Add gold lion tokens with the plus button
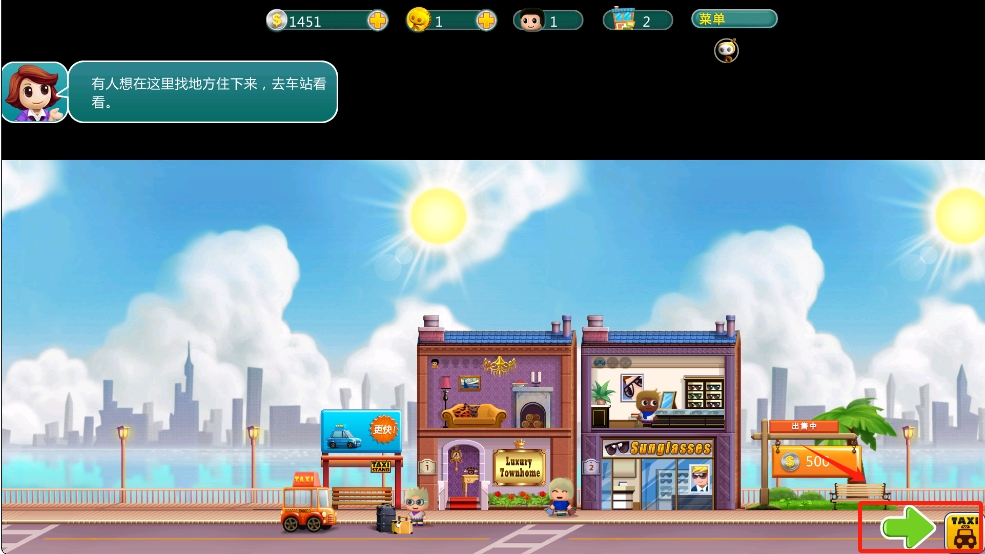This screenshot has height=554, width=985. point(486,20)
